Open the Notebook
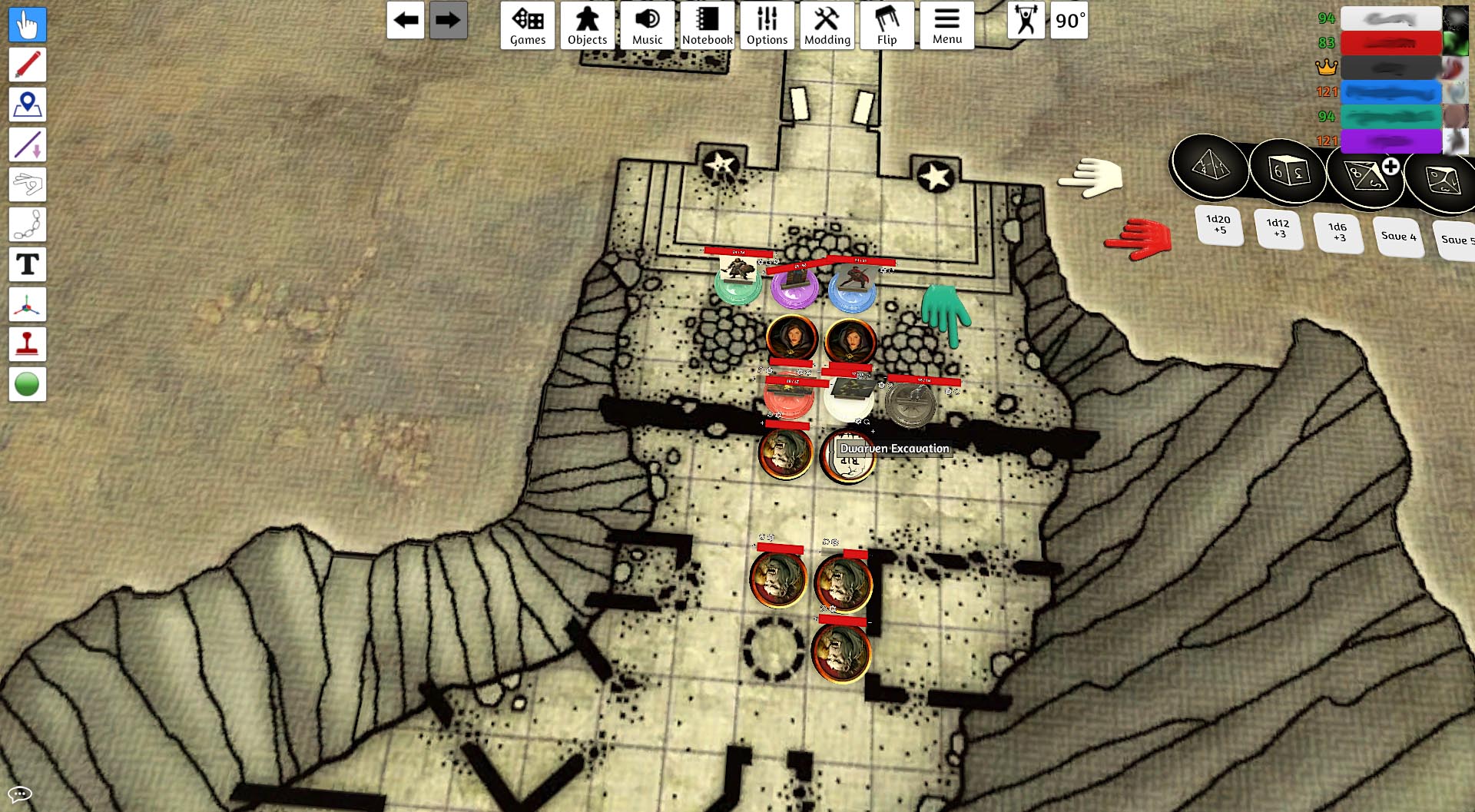This screenshot has width=1475, height=812. click(x=707, y=25)
